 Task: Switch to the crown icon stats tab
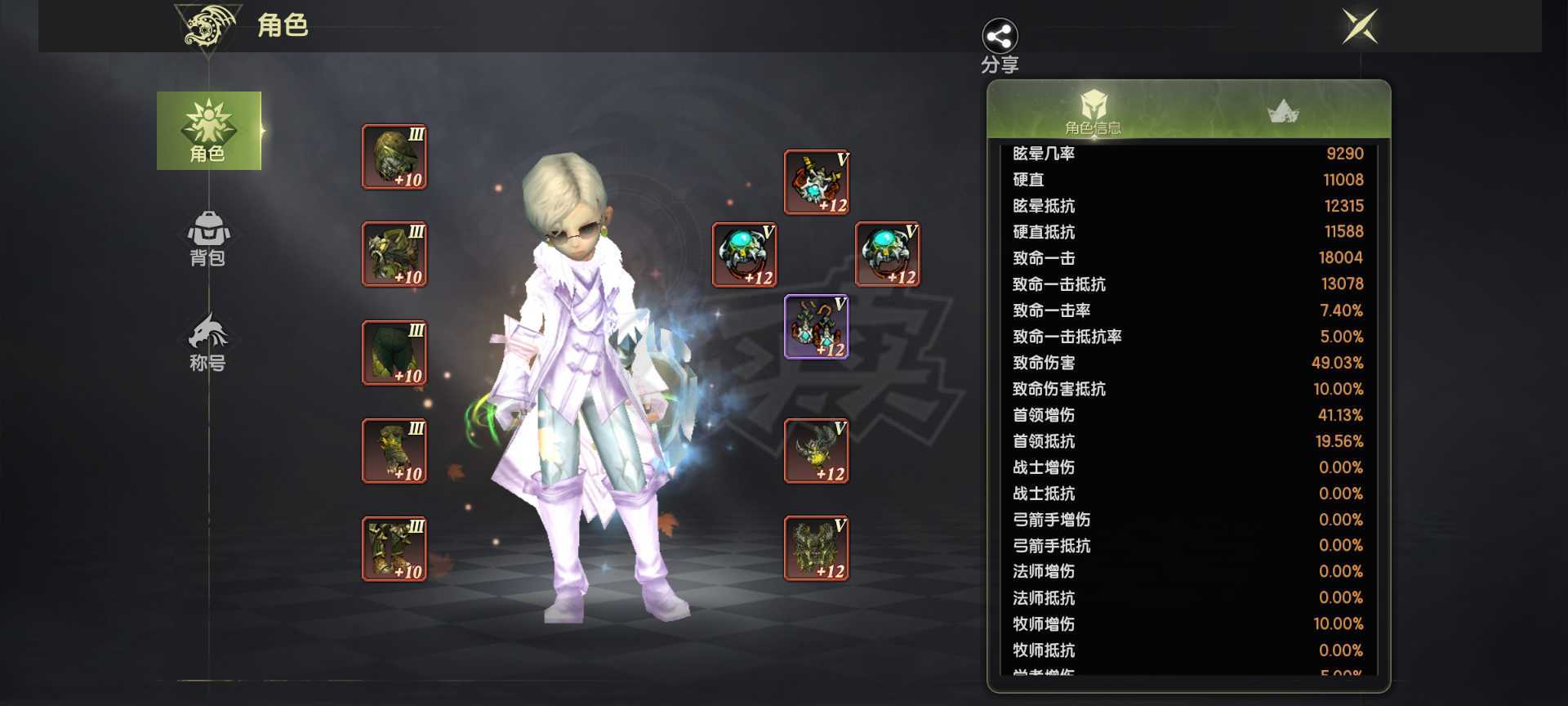[1282, 111]
